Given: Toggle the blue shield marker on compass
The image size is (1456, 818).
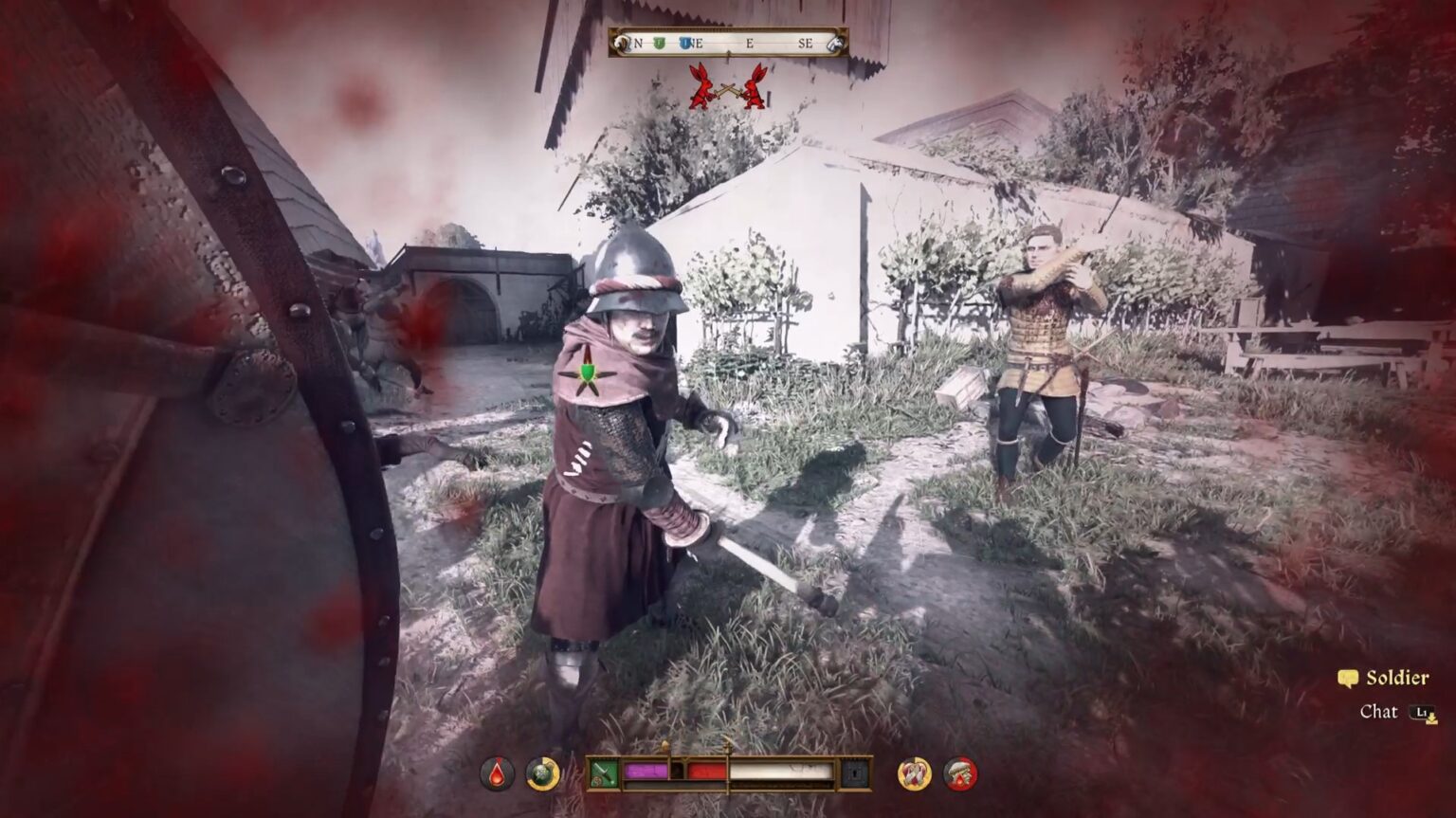Looking at the screenshot, I should tap(683, 42).
